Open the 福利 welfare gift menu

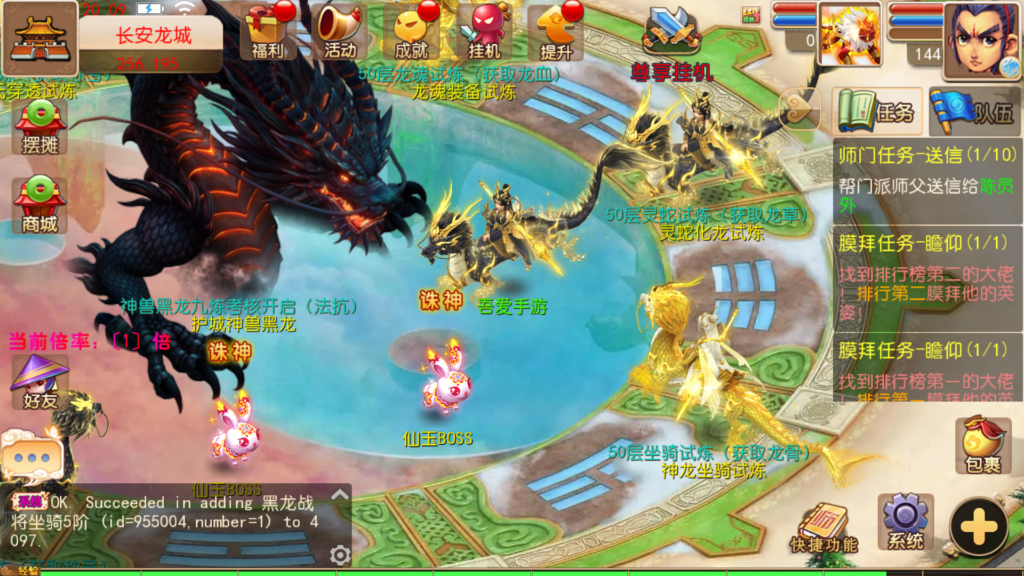pos(267,30)
